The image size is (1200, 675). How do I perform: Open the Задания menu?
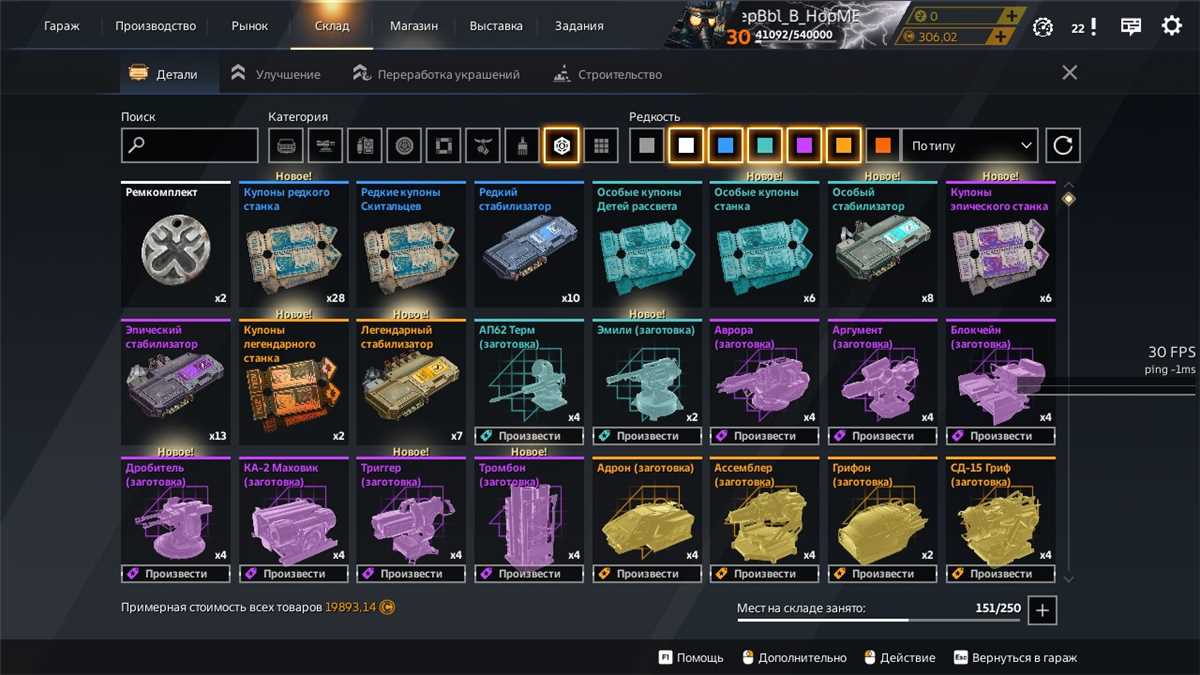(x=579, y=26)
